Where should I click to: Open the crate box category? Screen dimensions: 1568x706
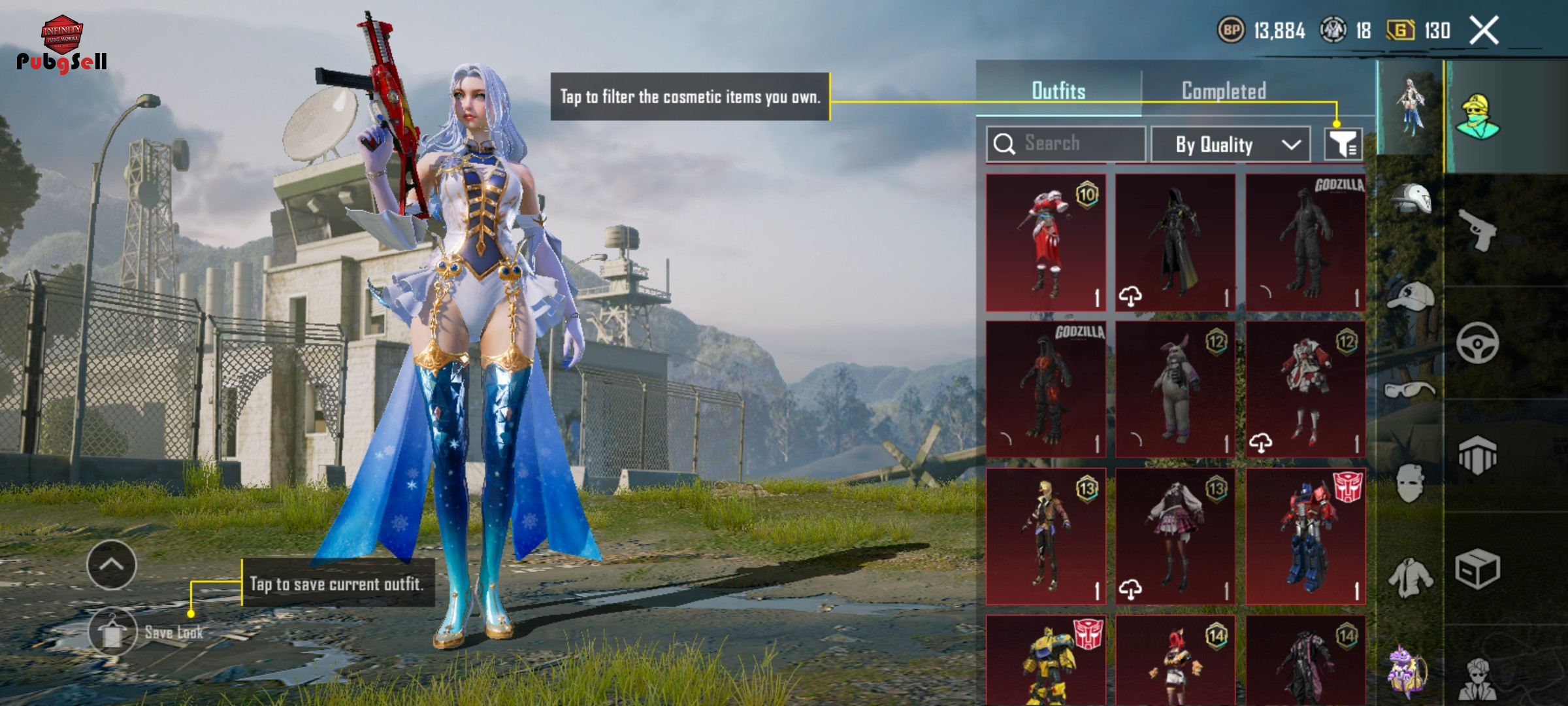pos(1478,569)
